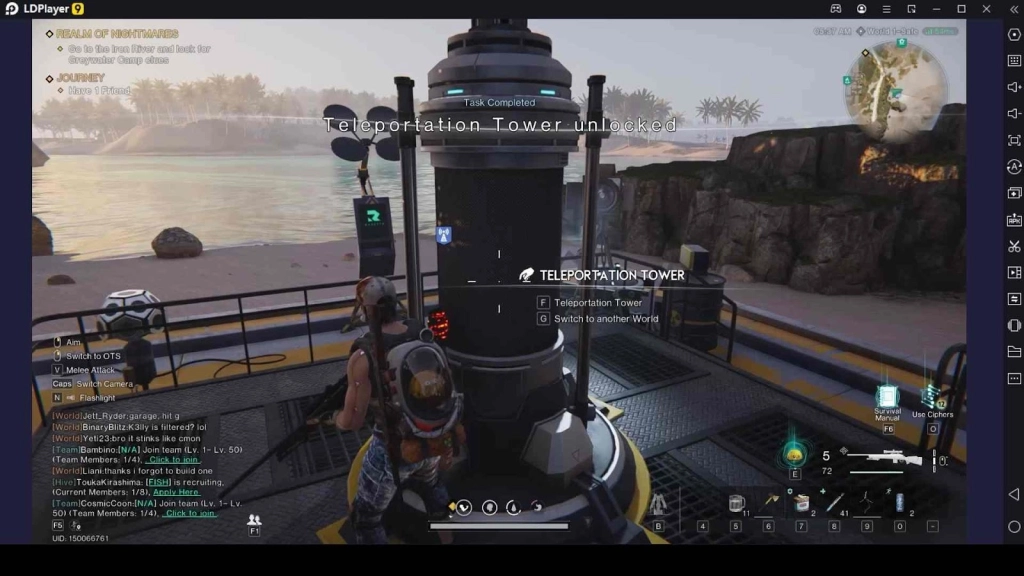Use the syringe hotbar item
This screenshot has width=1024, height=576.
pyautogui.click(x=835, y=503)
